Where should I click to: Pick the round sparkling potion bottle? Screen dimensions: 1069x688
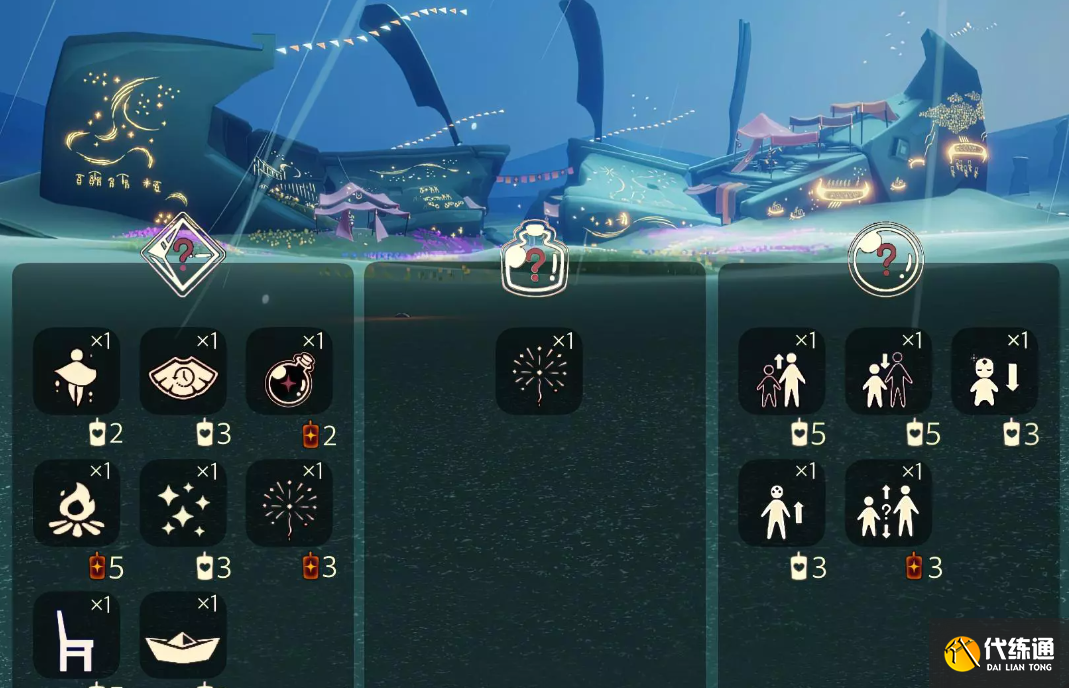289,371
